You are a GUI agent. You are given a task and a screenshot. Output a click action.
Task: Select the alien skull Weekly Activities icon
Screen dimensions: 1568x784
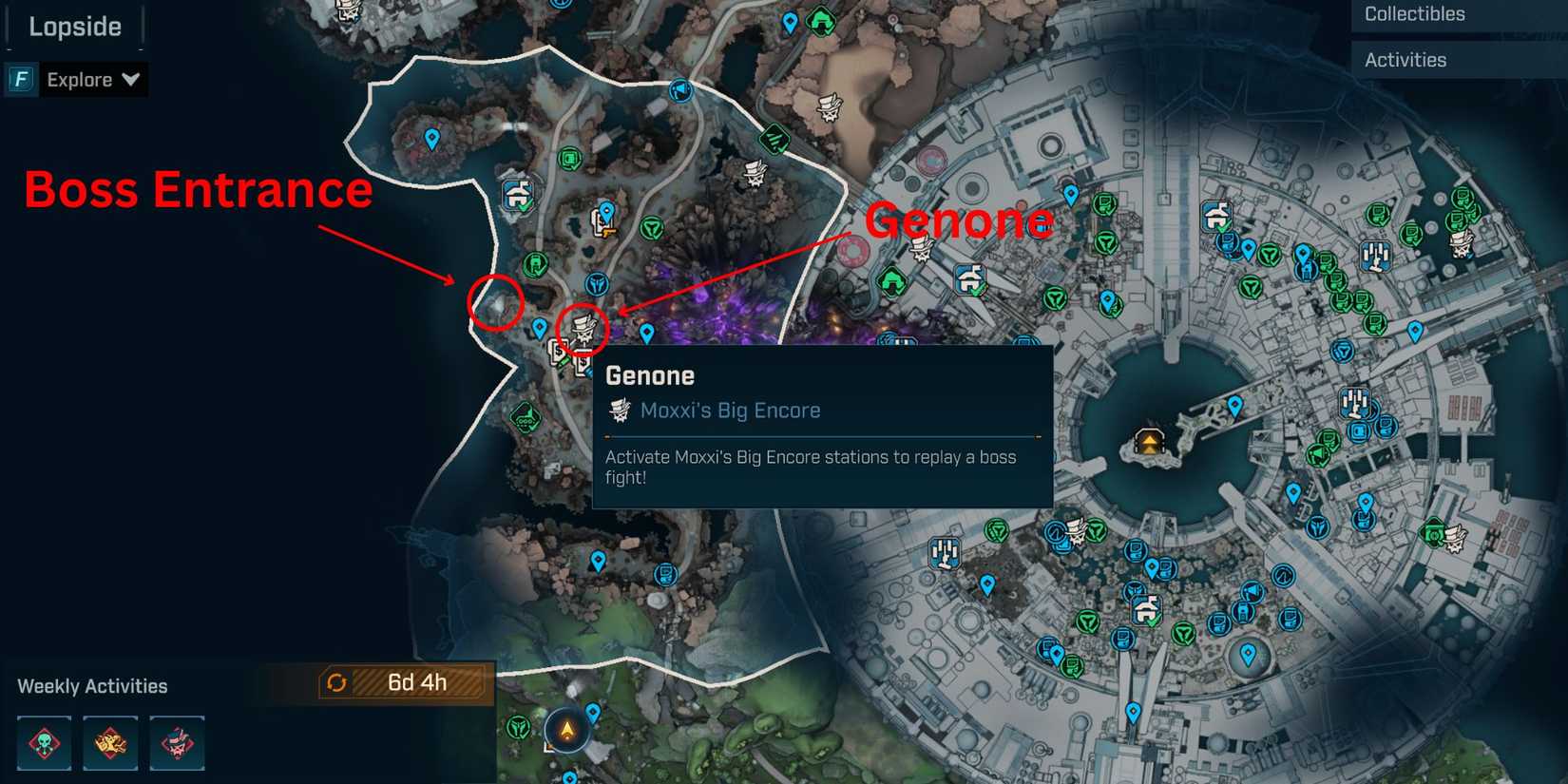(44, 744)
